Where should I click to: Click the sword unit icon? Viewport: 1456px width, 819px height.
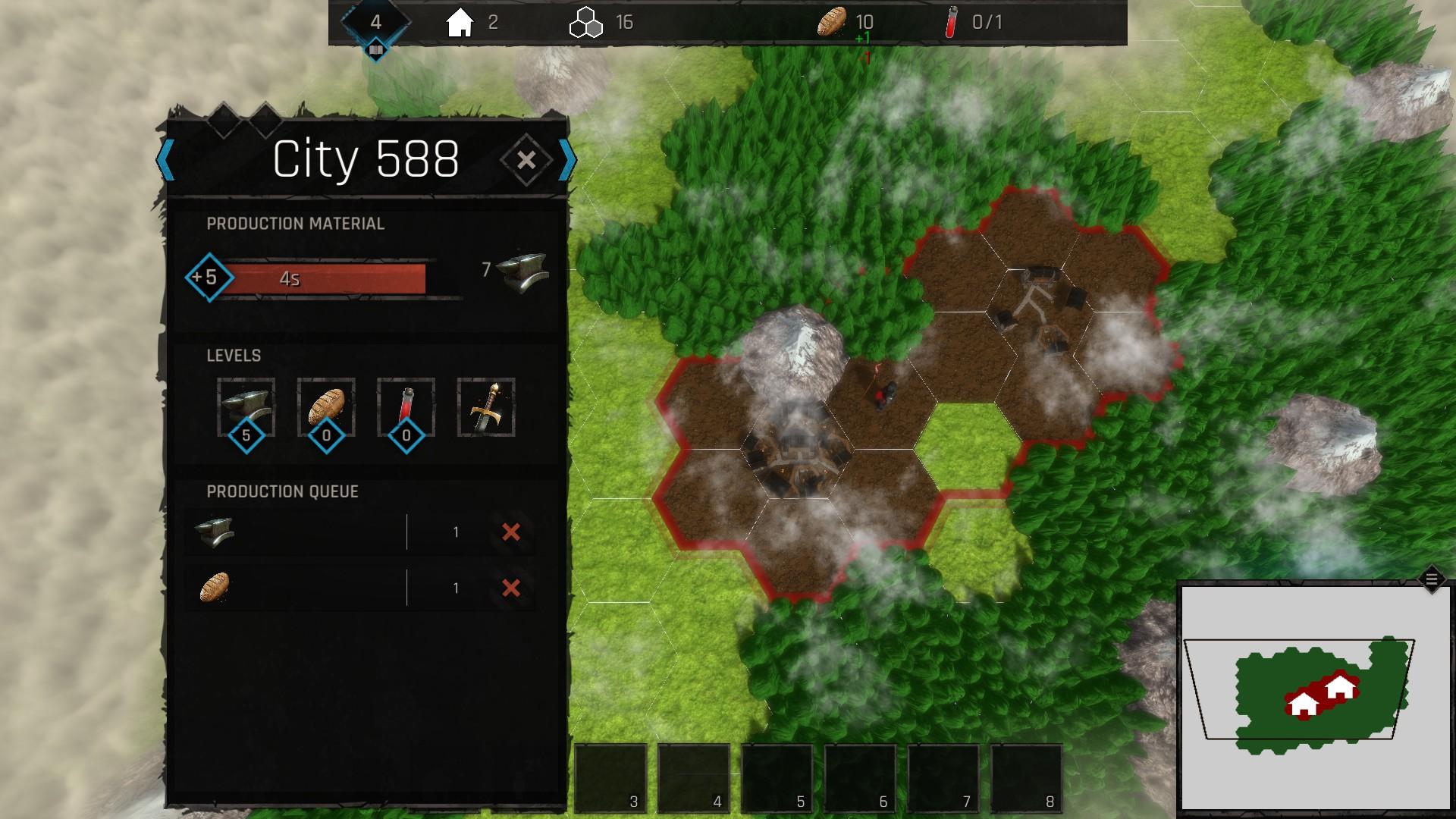[486, 408]
